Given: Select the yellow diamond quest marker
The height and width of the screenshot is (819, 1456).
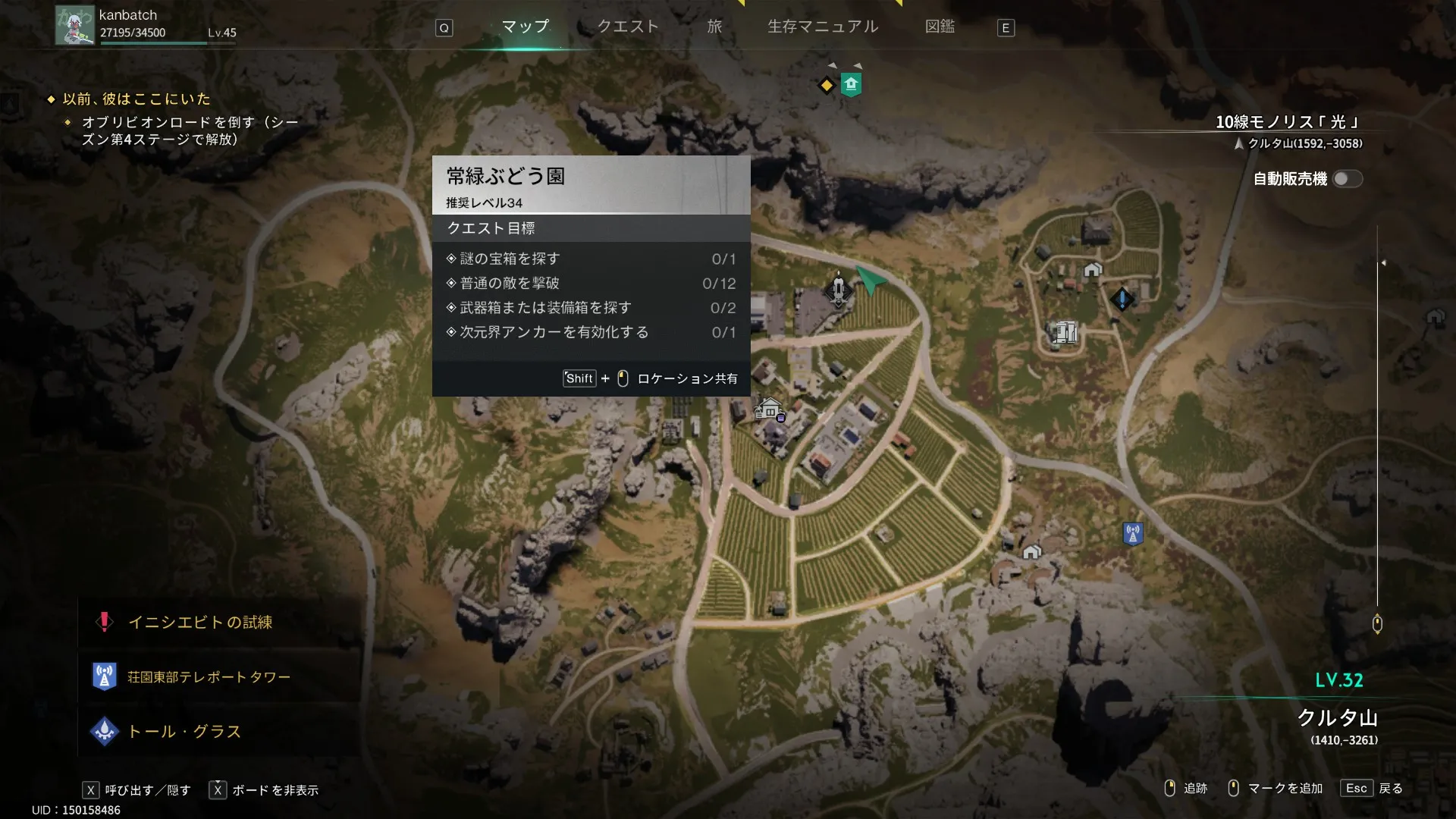Looking at the screenshot, I should (x=827, y=85).
